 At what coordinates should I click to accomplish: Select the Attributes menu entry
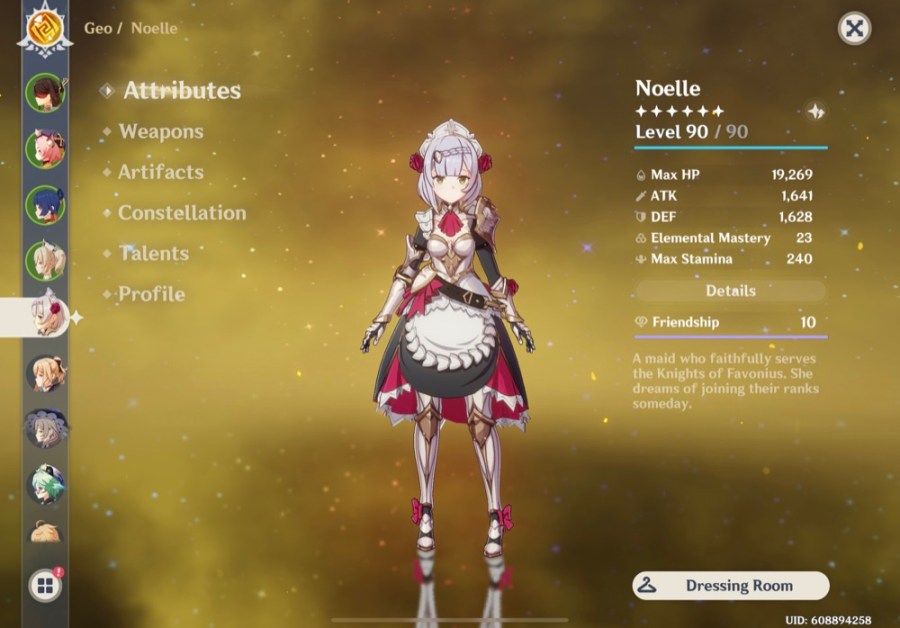pos(181,90)
